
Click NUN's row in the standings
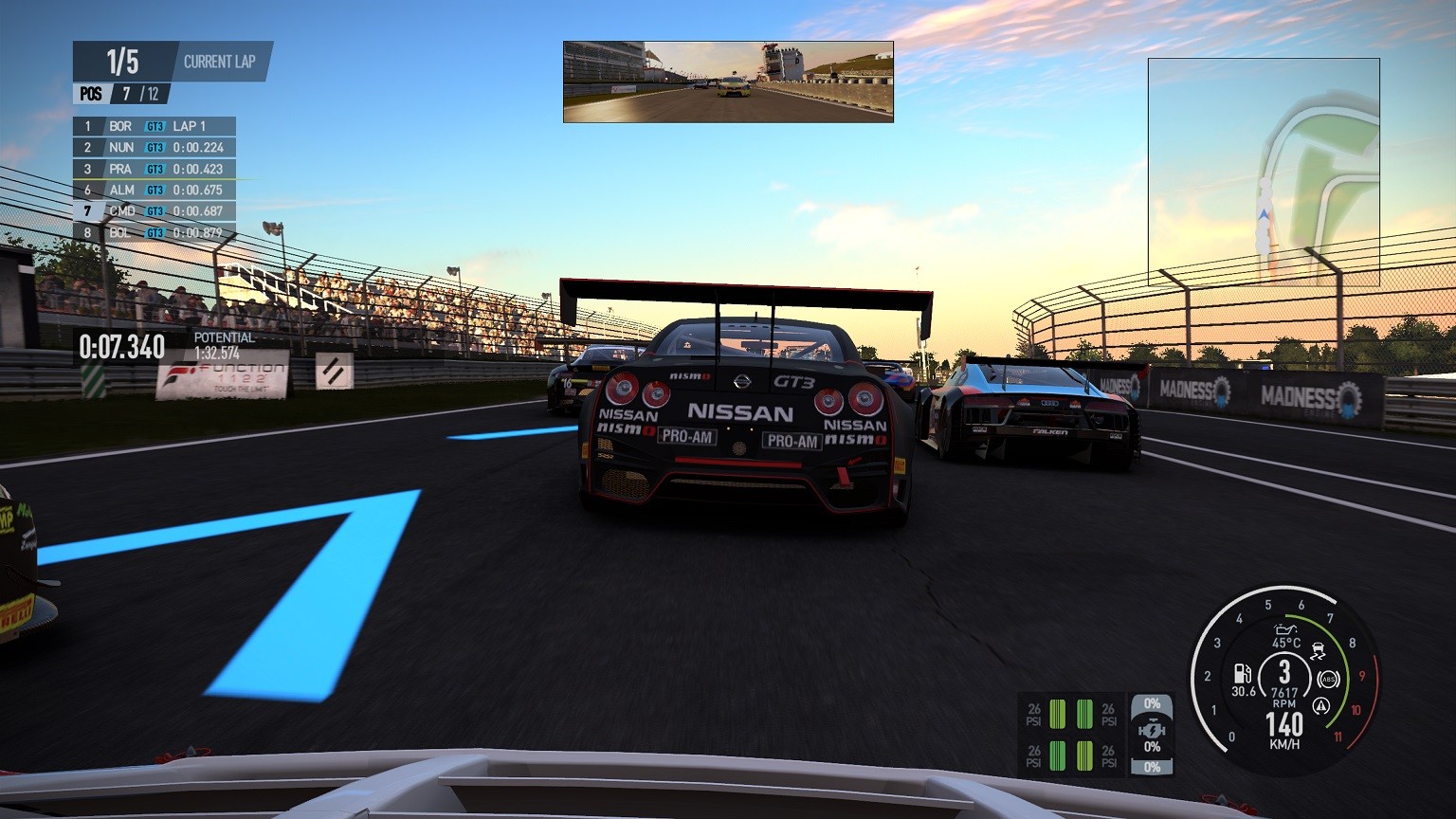154,148
